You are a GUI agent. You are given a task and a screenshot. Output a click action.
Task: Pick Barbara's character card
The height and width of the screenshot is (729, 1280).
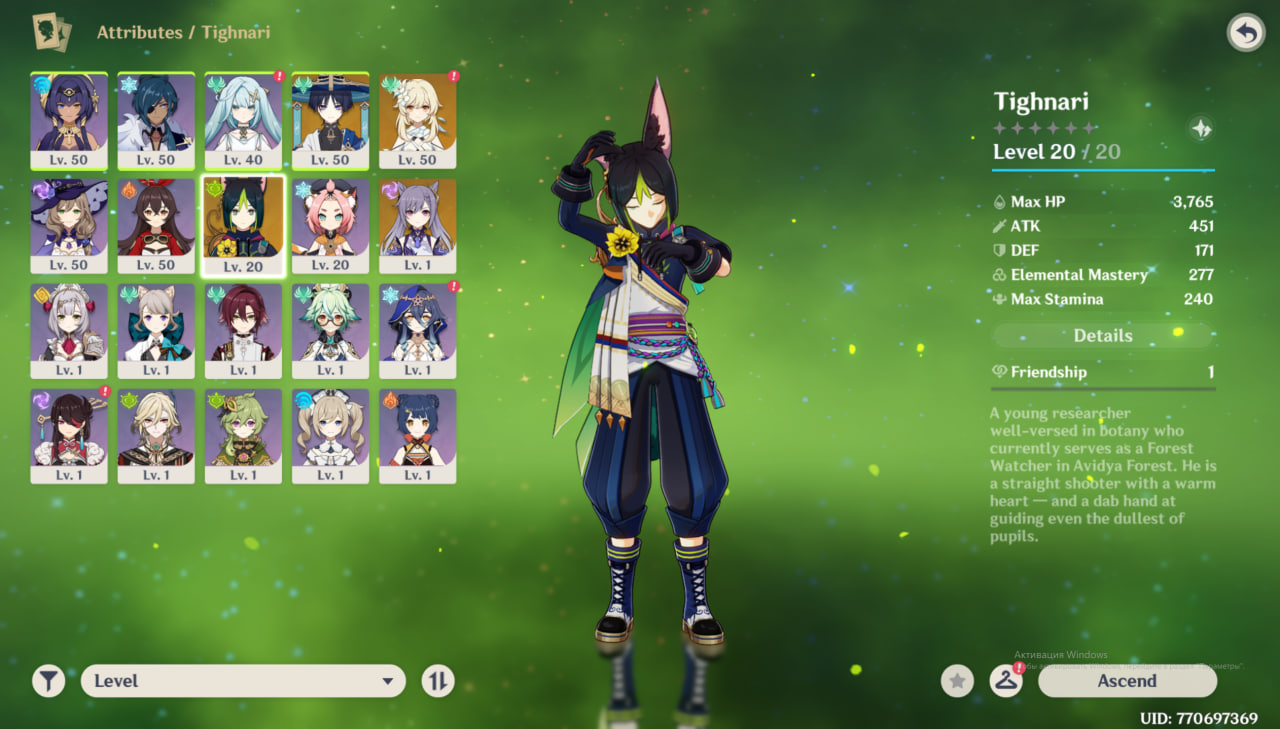pyautogui.click(x=330, y=435)
